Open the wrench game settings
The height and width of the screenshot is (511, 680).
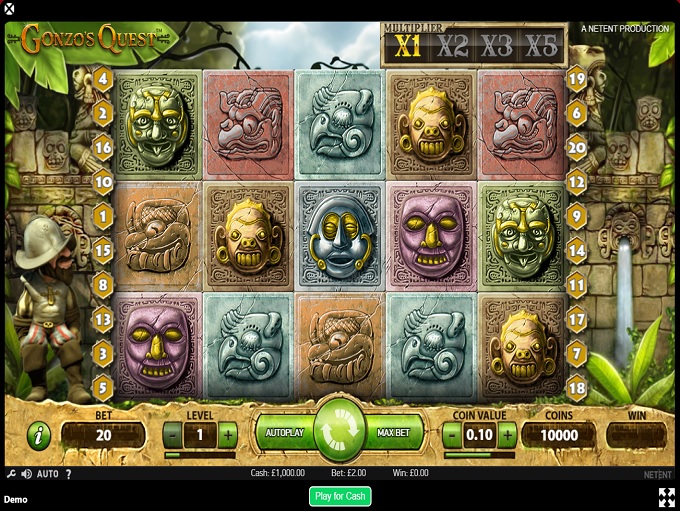pos(10,474)
